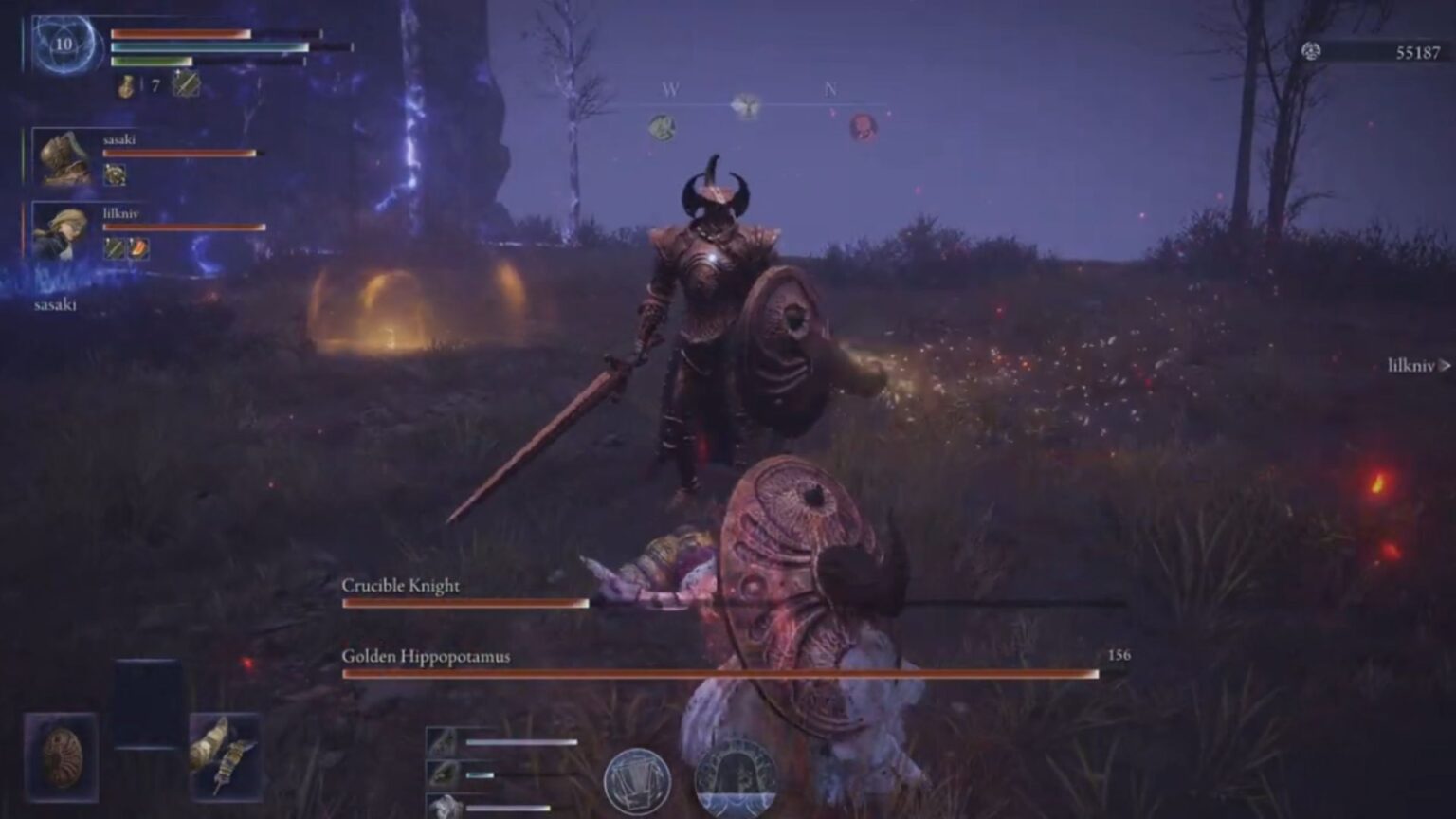
Task: Click the Golden Hippopotamus boss name
Action: click(x=427, y=654)
